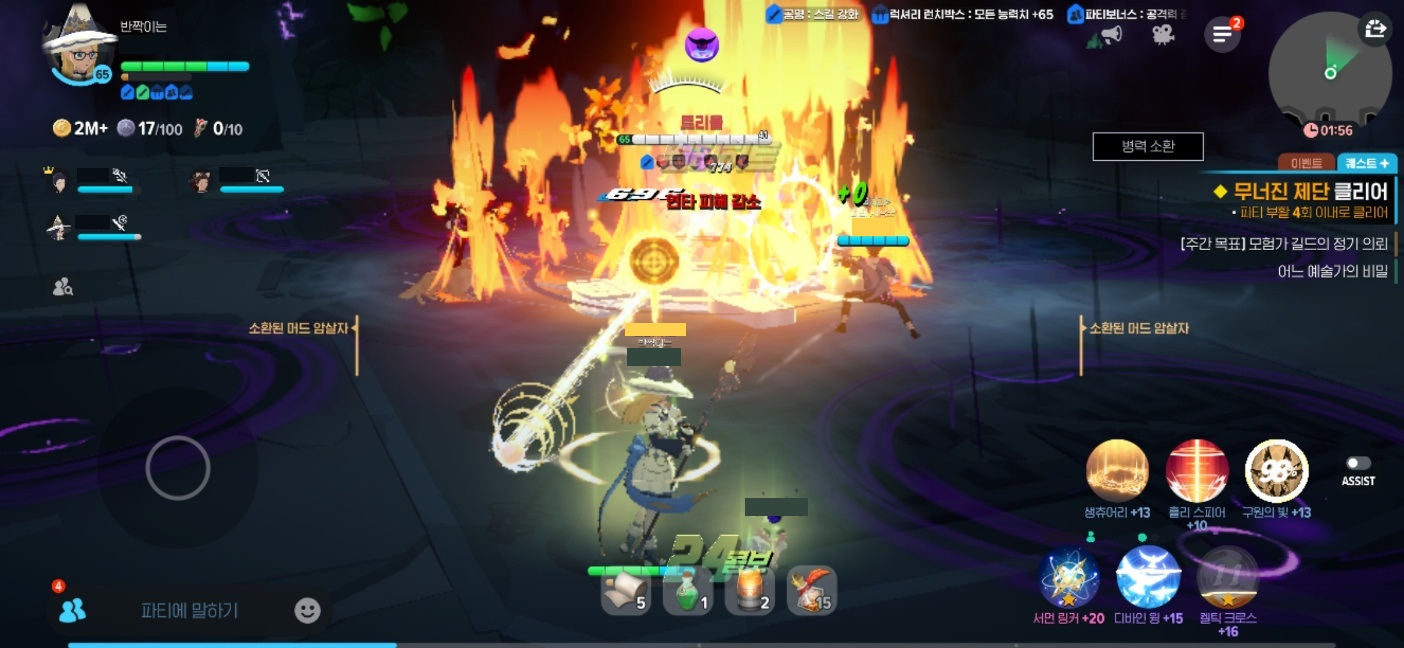Select the 퀘스트 tab
Image resolution: width=1404 pixels, height=648 pixels.
pos(1366,163)
